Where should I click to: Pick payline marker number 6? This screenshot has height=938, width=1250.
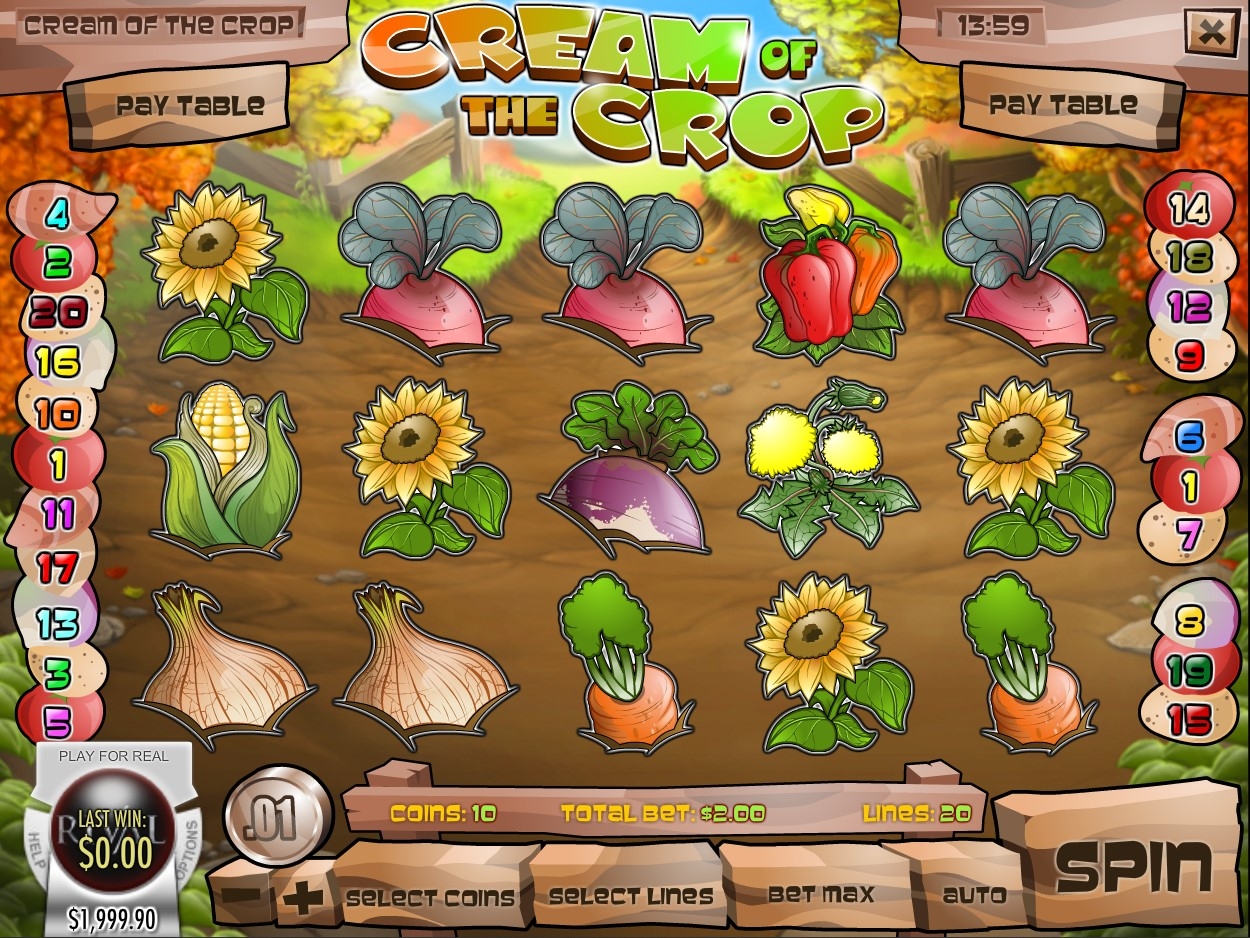[x=1188, y=437]
